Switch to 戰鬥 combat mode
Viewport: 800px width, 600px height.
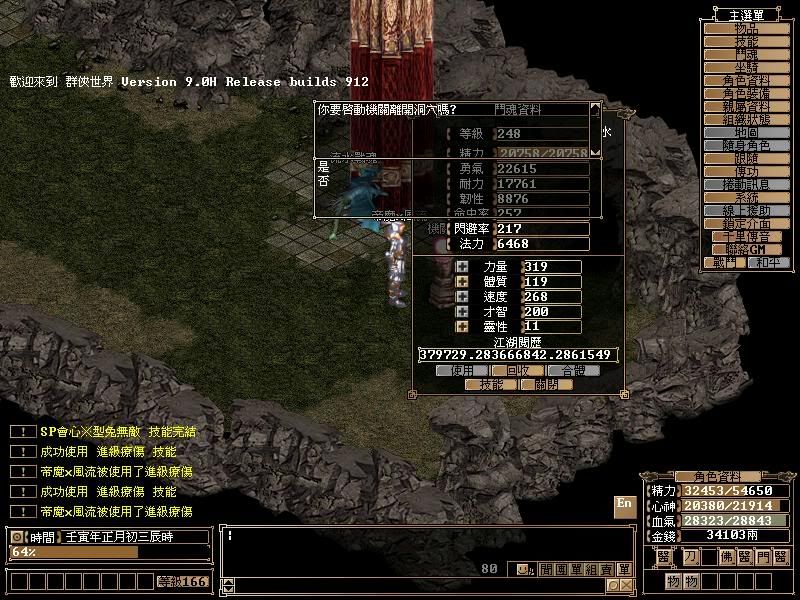pyautogui.click(x=725, y=262)
